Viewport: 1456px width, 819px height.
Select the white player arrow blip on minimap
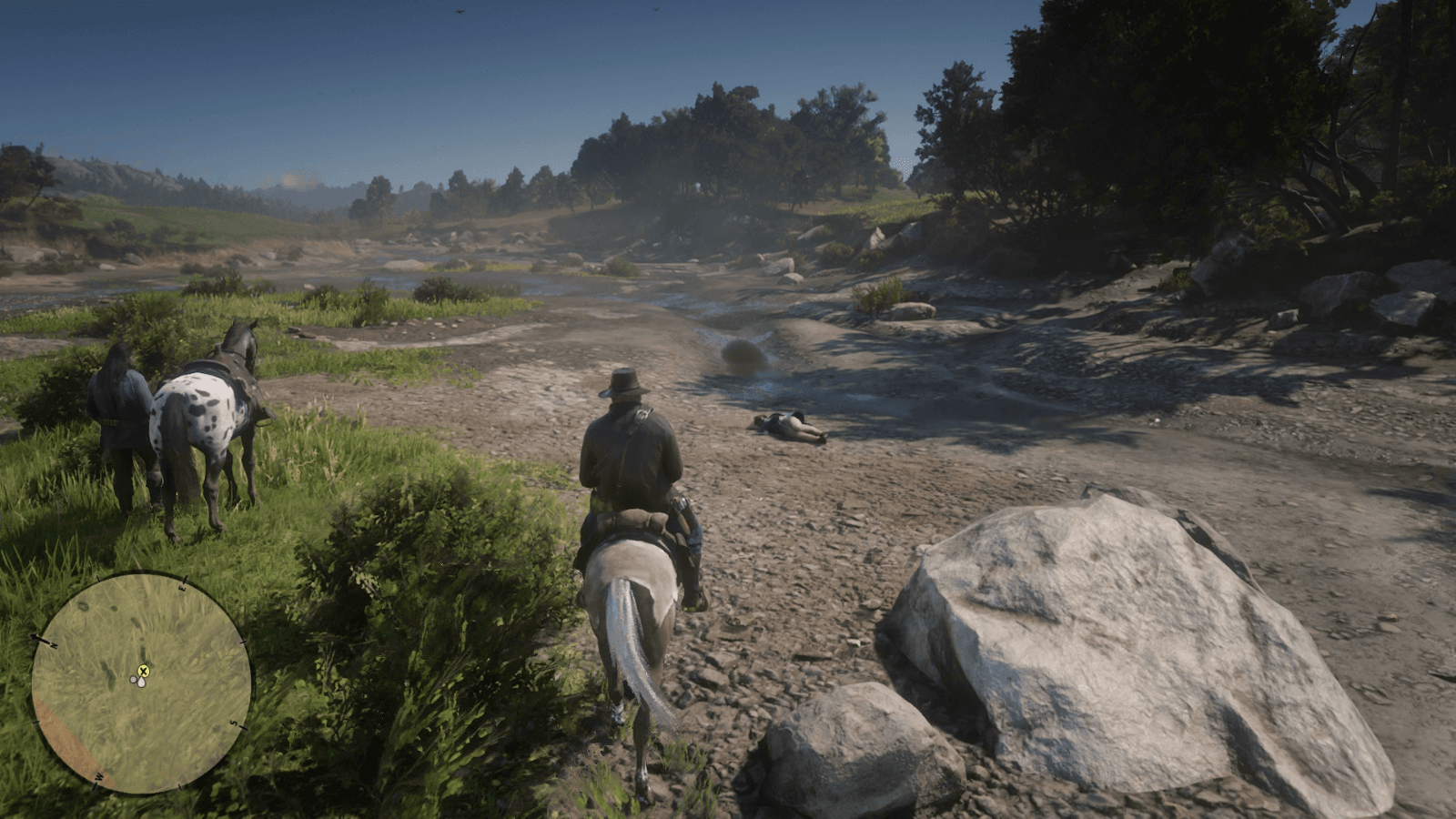point(141,682)
